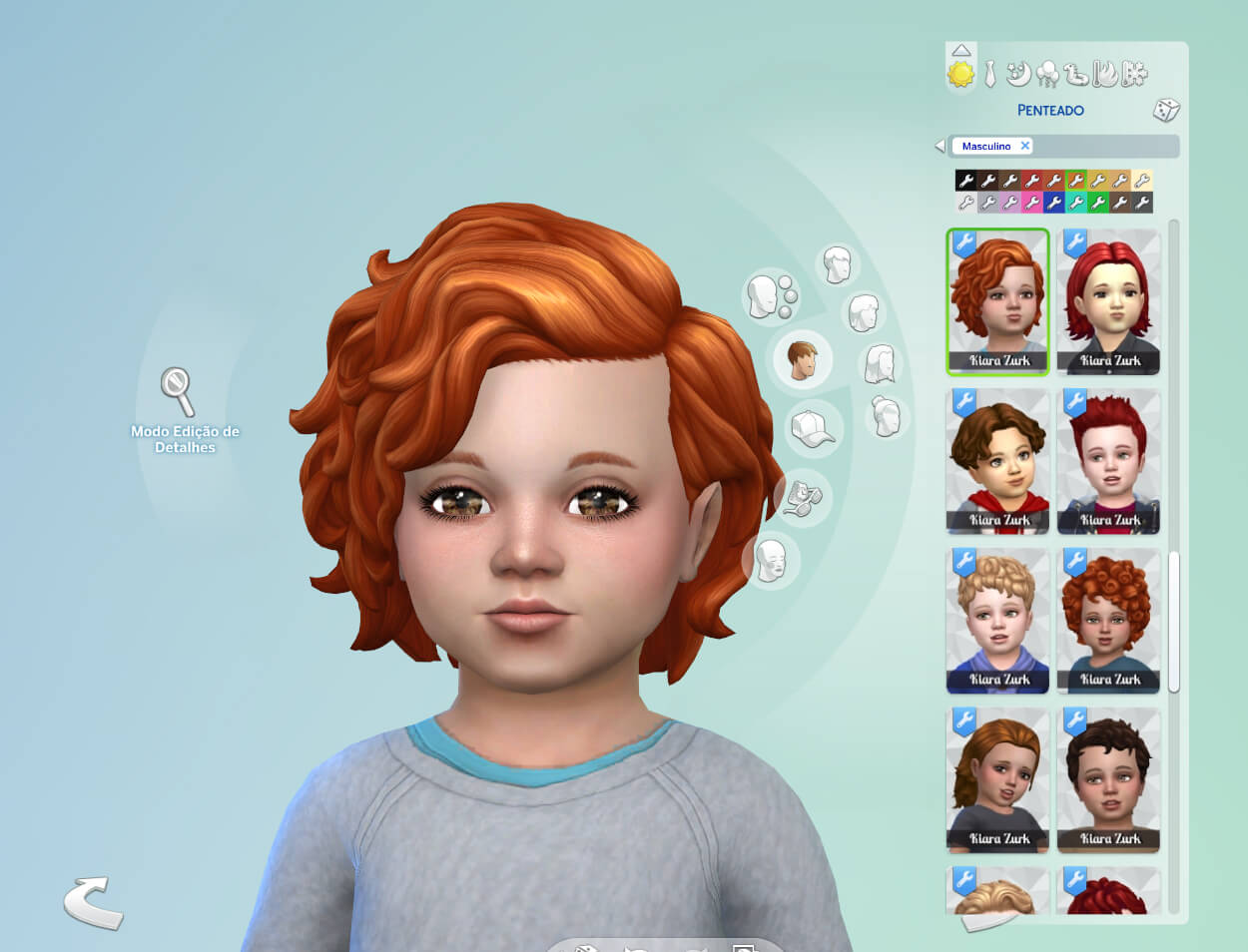The width and height of the screenshot is (1248, 952).
Task: Collapse the filter bar left arrow
Action: pyautogui.click(x=938, y=146)
